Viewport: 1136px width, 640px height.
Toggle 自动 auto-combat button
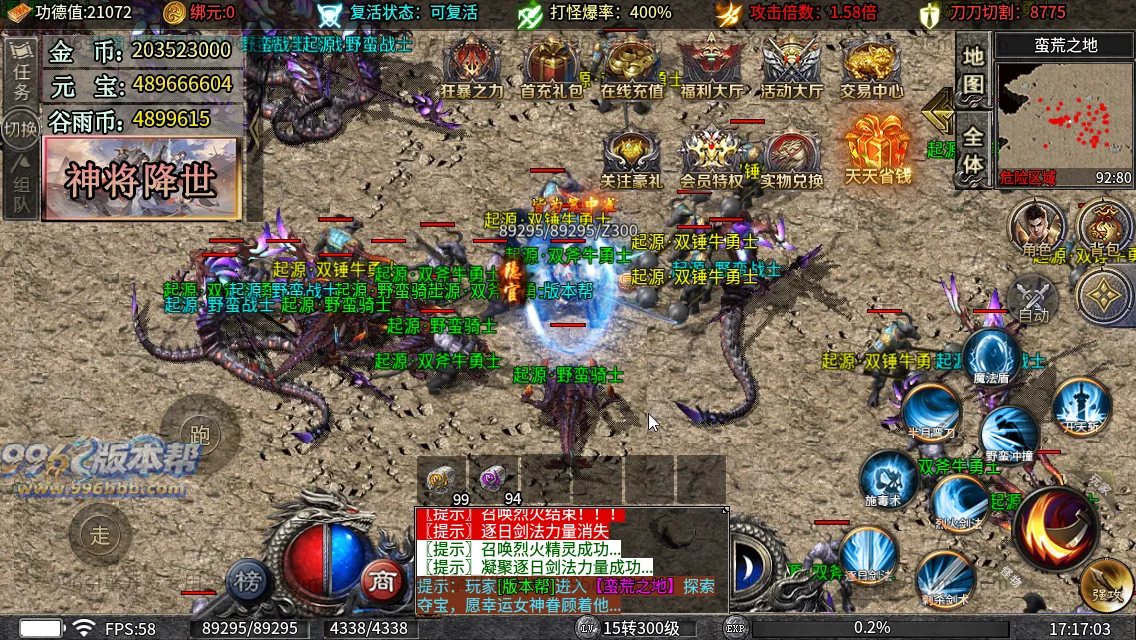tap(1033, 298)
